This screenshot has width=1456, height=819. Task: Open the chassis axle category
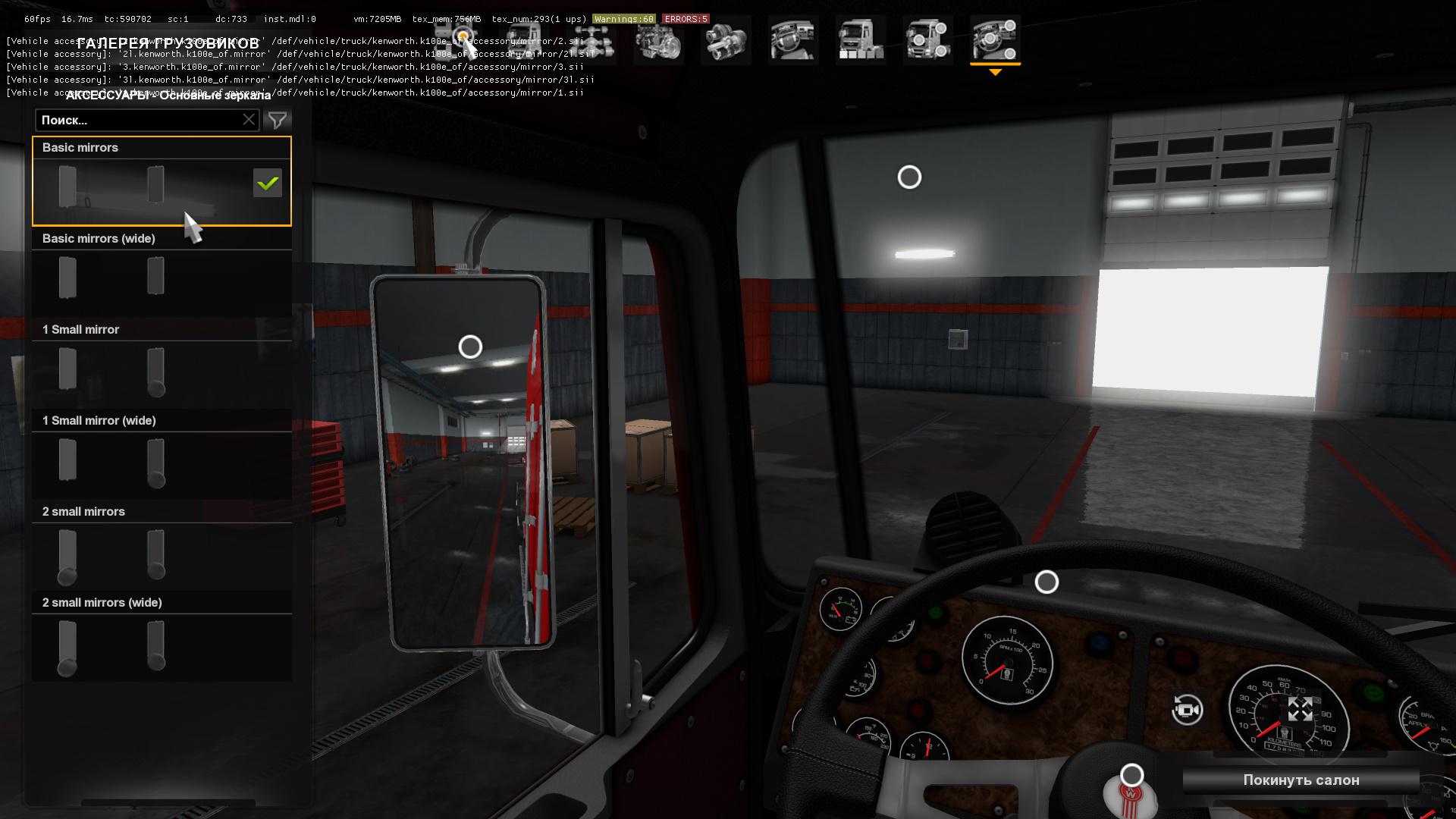tap(591, 41)
